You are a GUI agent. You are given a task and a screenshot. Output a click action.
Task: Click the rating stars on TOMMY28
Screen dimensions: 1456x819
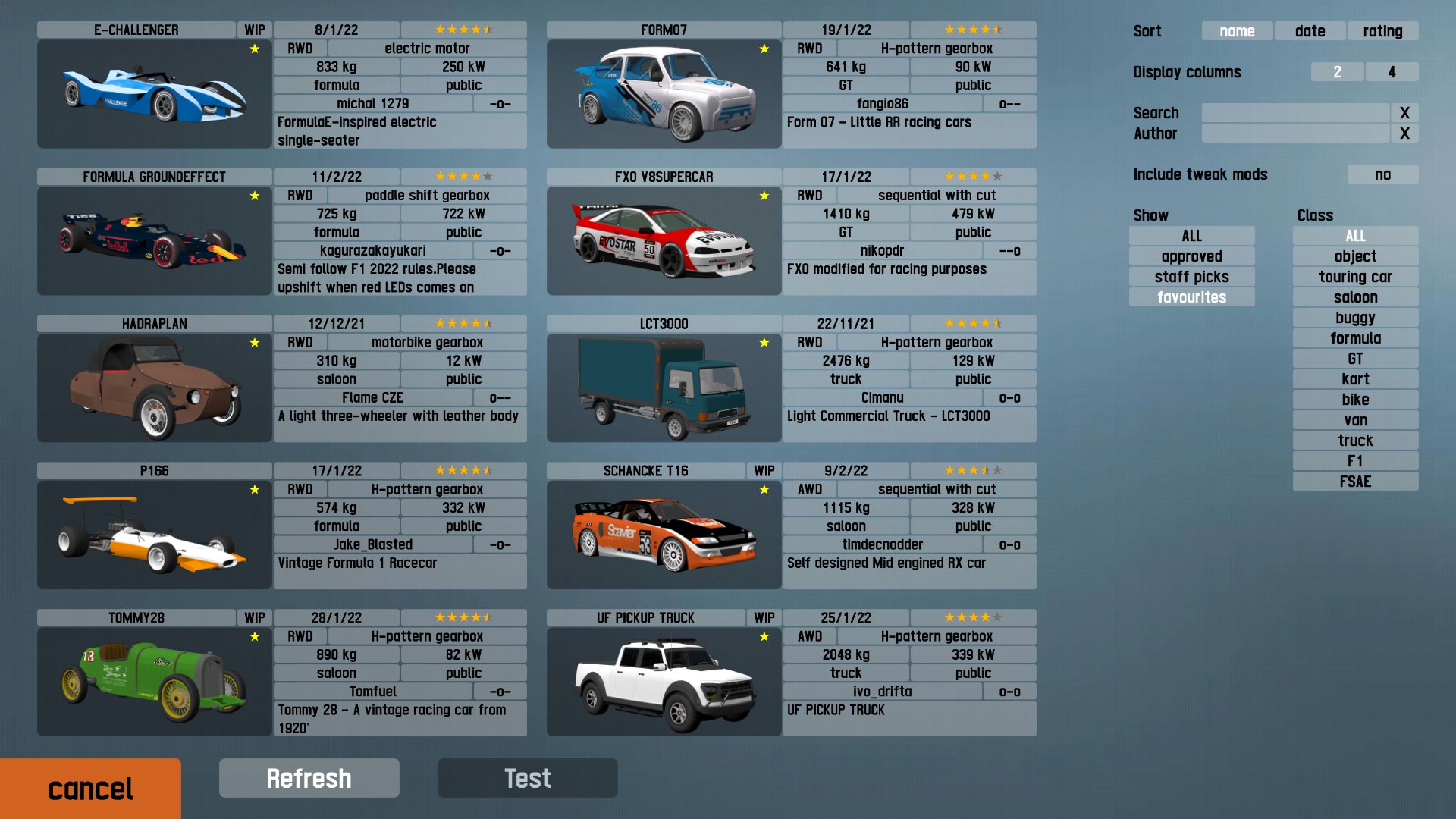click(x=463, y=617)
